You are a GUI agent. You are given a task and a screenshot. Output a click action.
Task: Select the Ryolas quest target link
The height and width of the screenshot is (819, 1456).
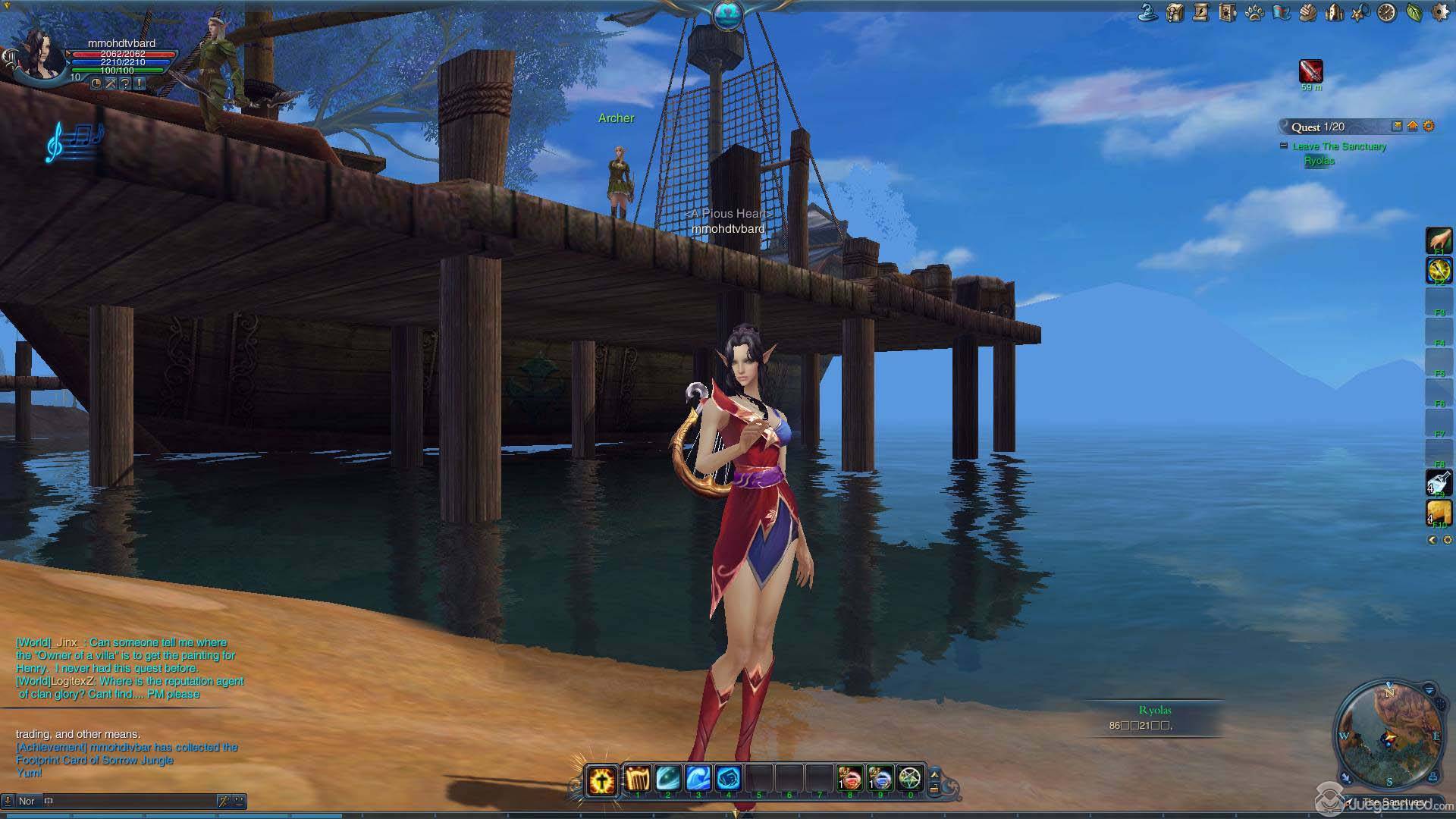(x=1319, y=161)
